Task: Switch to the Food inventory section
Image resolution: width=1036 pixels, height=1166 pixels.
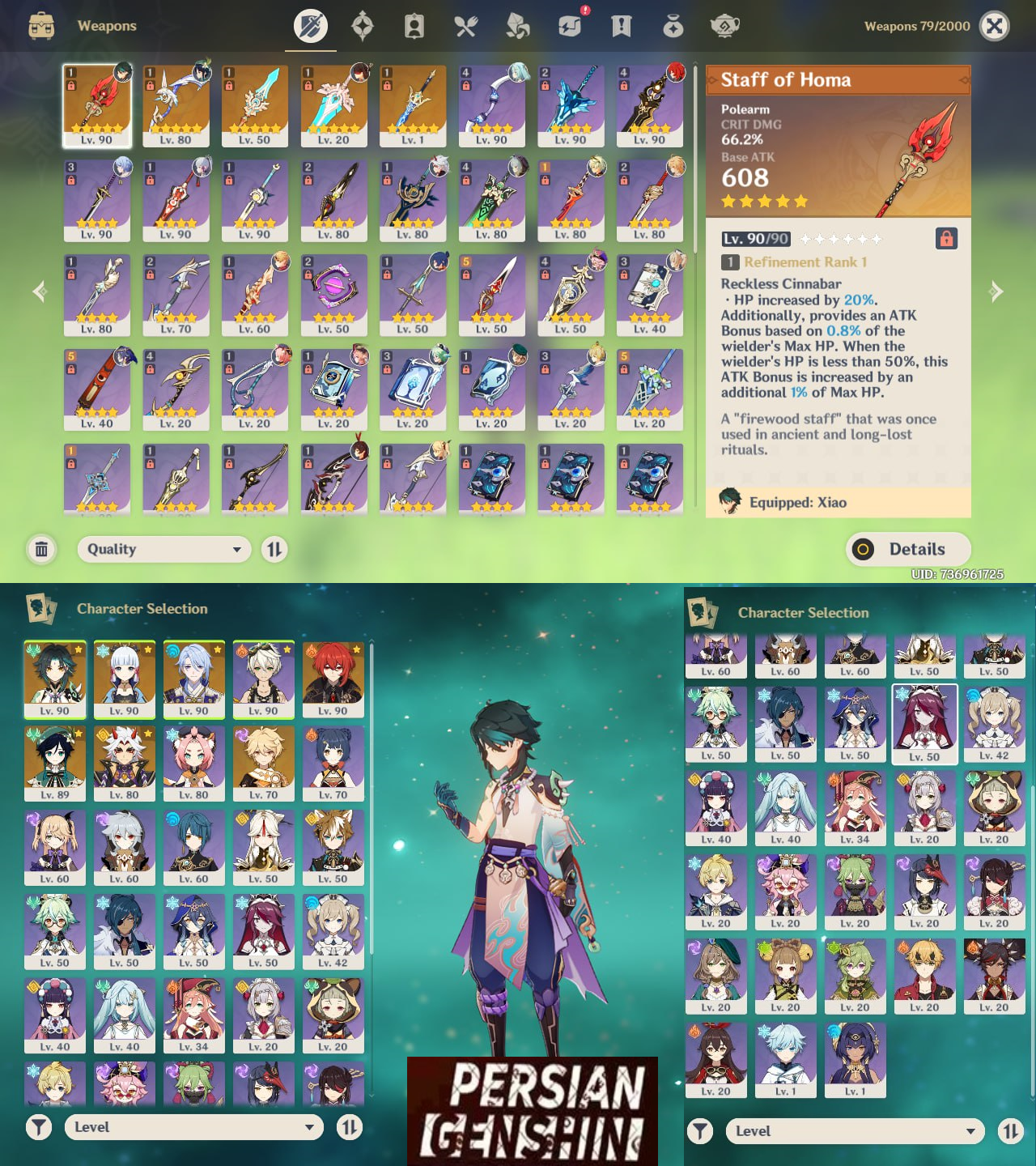Action: click(x=465, y=25)
